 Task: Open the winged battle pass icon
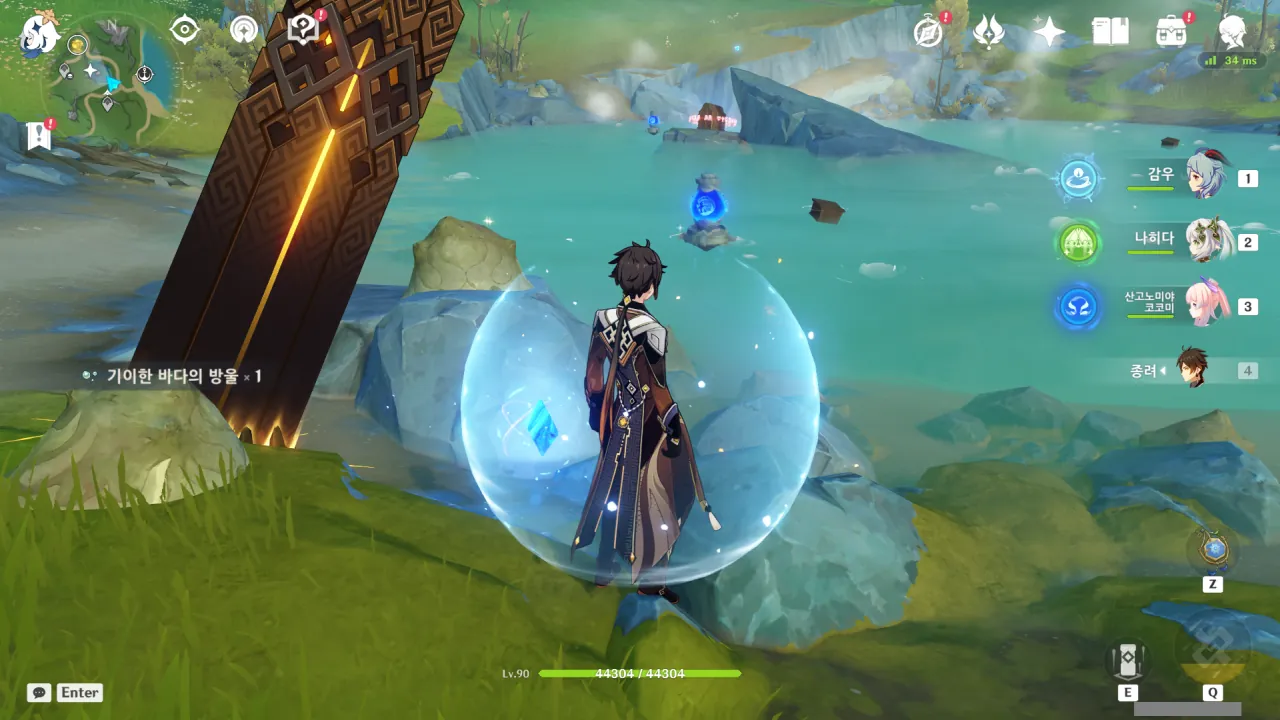click(x=988, y=32)
